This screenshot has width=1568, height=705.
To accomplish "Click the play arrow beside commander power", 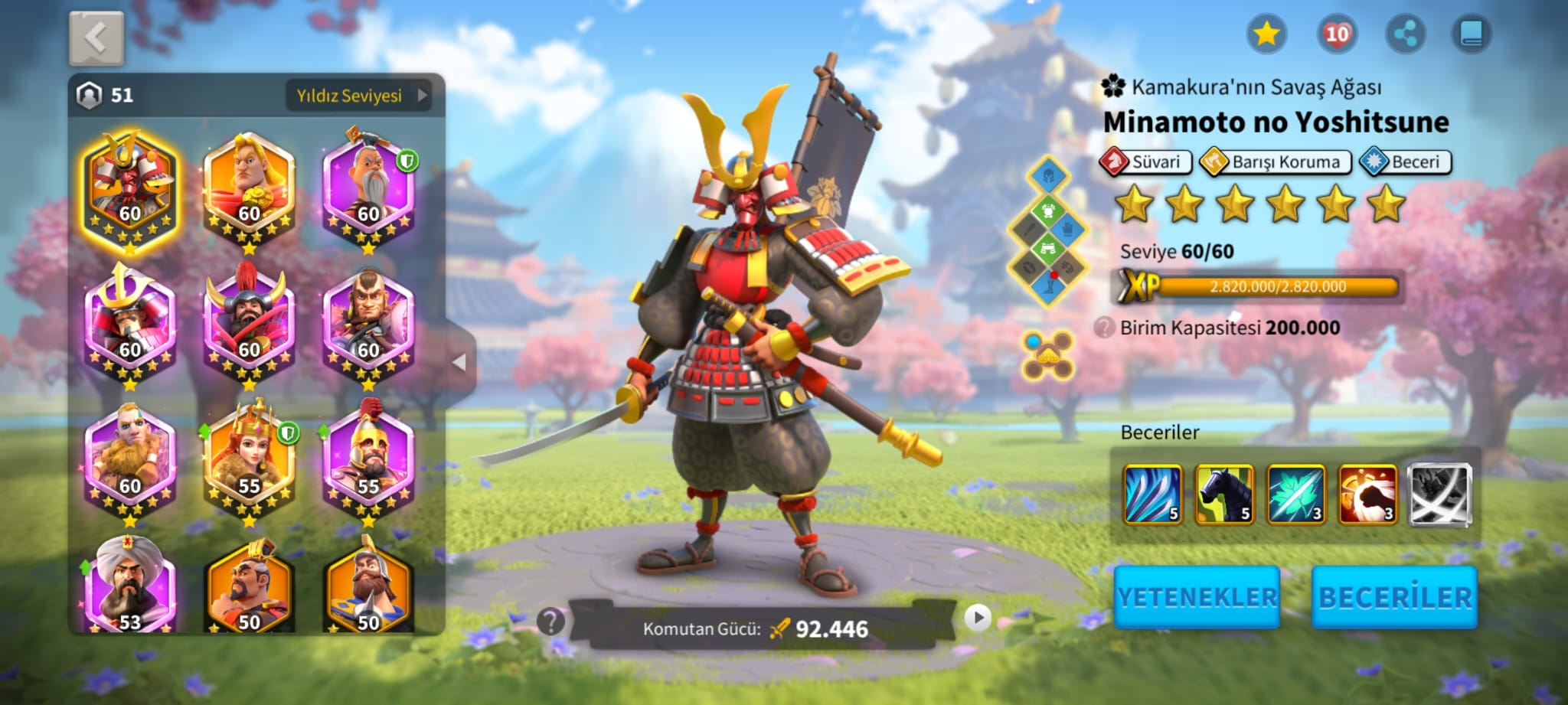I will point(978,617).
